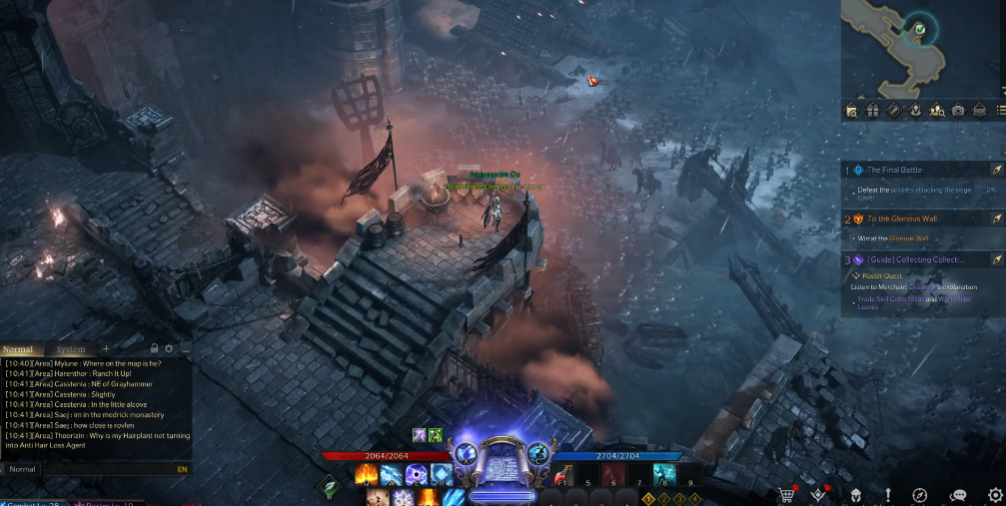The width and height of the screenshot is (1006, 506).
Task: Use the teal running item in slot 8
Action: tap(664, 474)
